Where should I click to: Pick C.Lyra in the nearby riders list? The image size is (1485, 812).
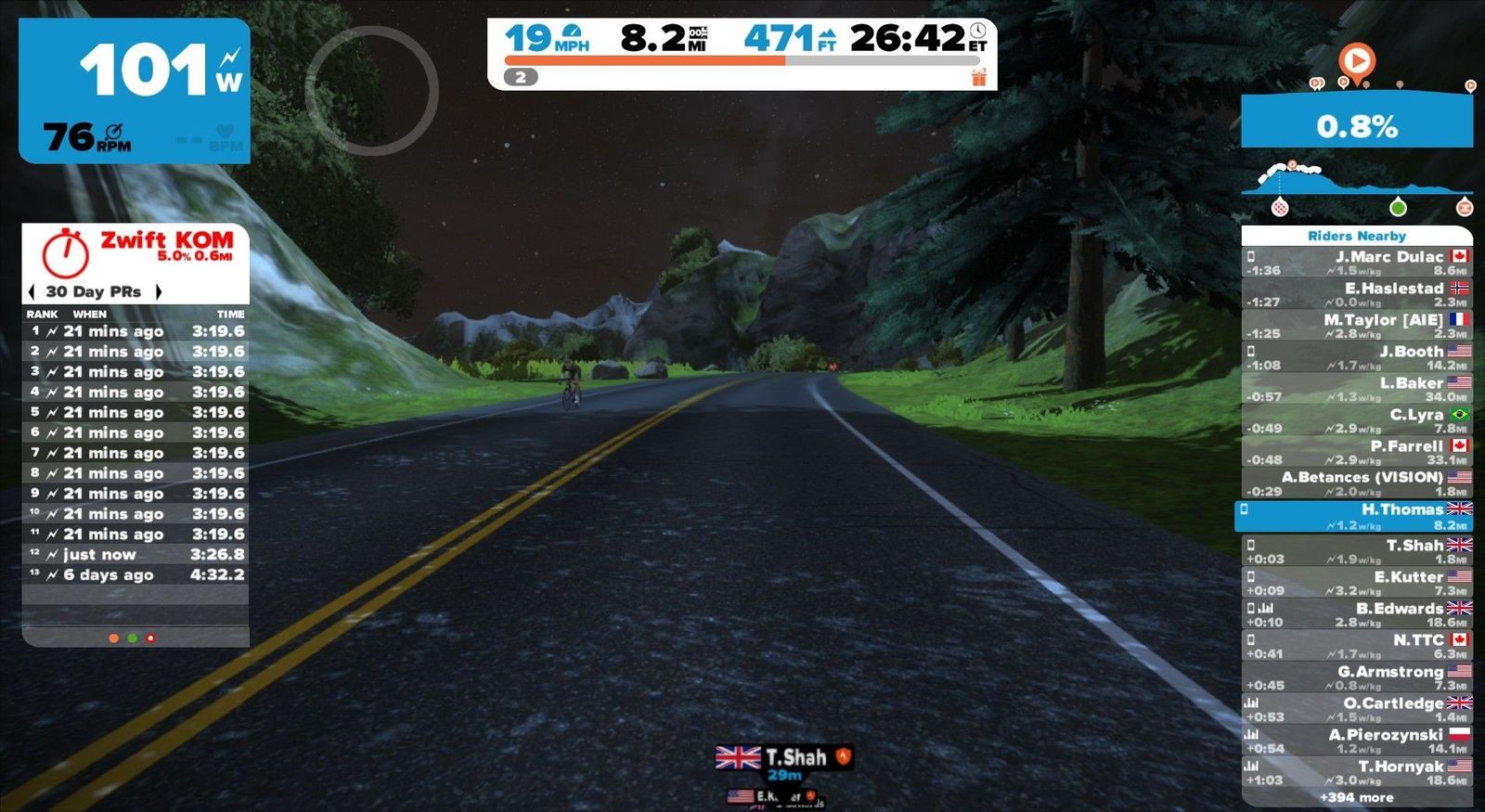(1356, 420)
